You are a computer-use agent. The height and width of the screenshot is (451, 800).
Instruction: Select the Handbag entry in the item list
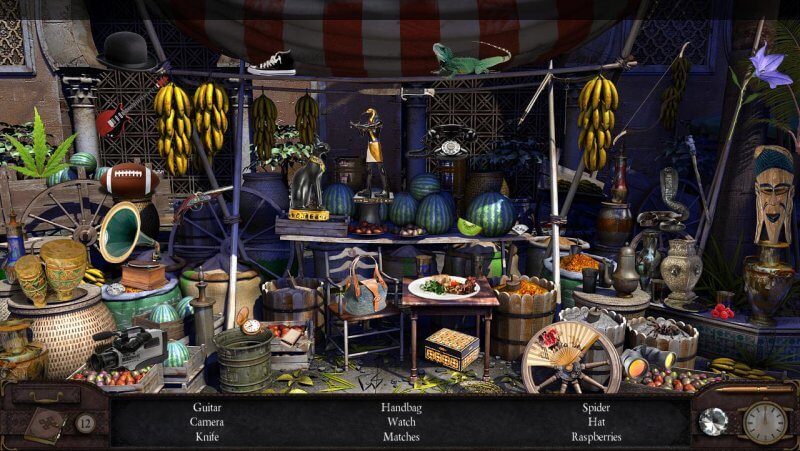(x=400, y=408)
